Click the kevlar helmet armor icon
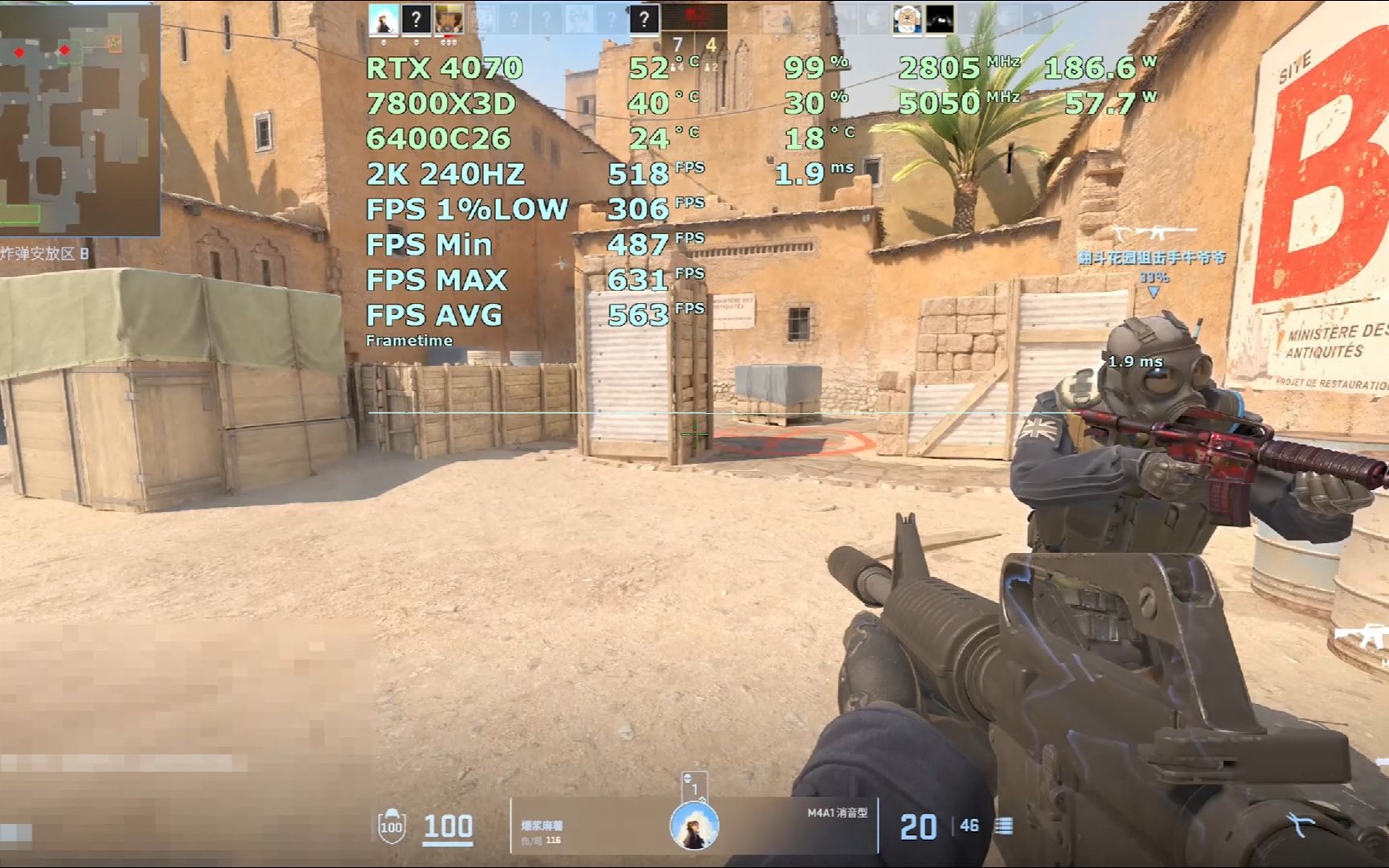This screenshot has height=868, width=1389. coord(391,825)
